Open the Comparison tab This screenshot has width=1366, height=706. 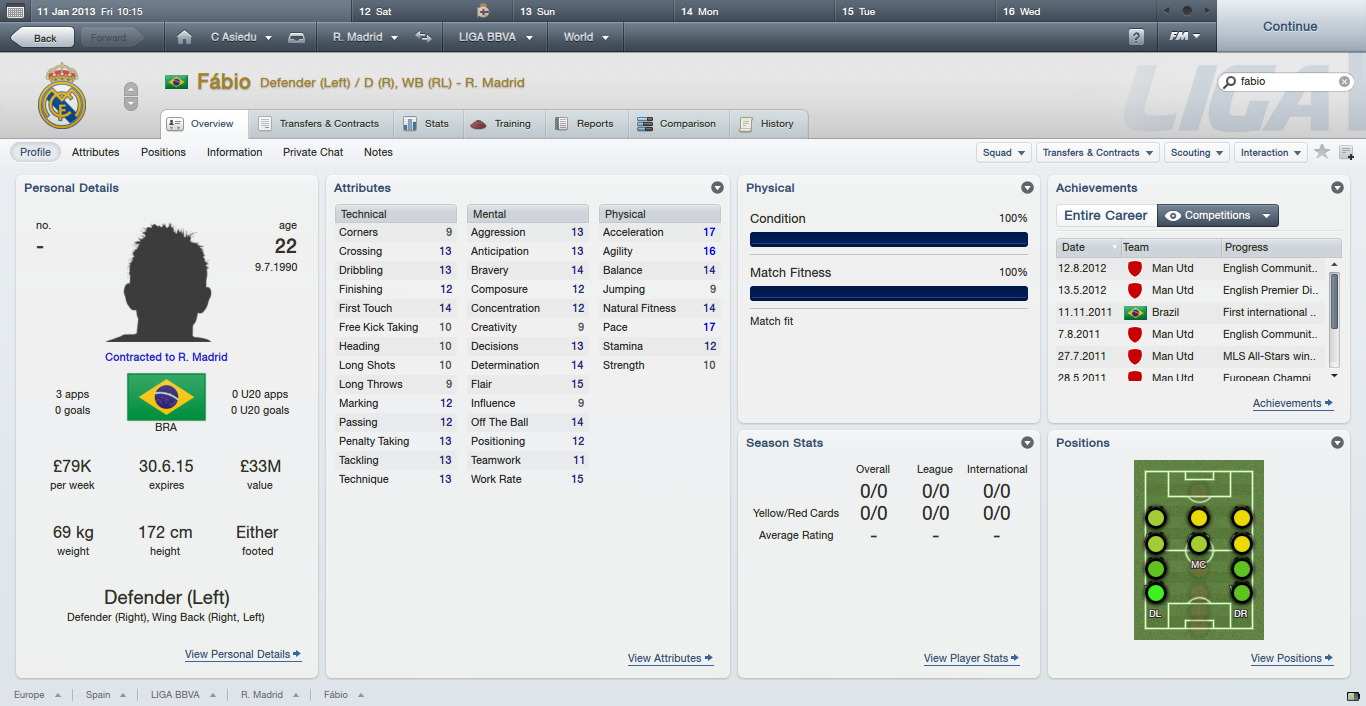coord(677,124)
